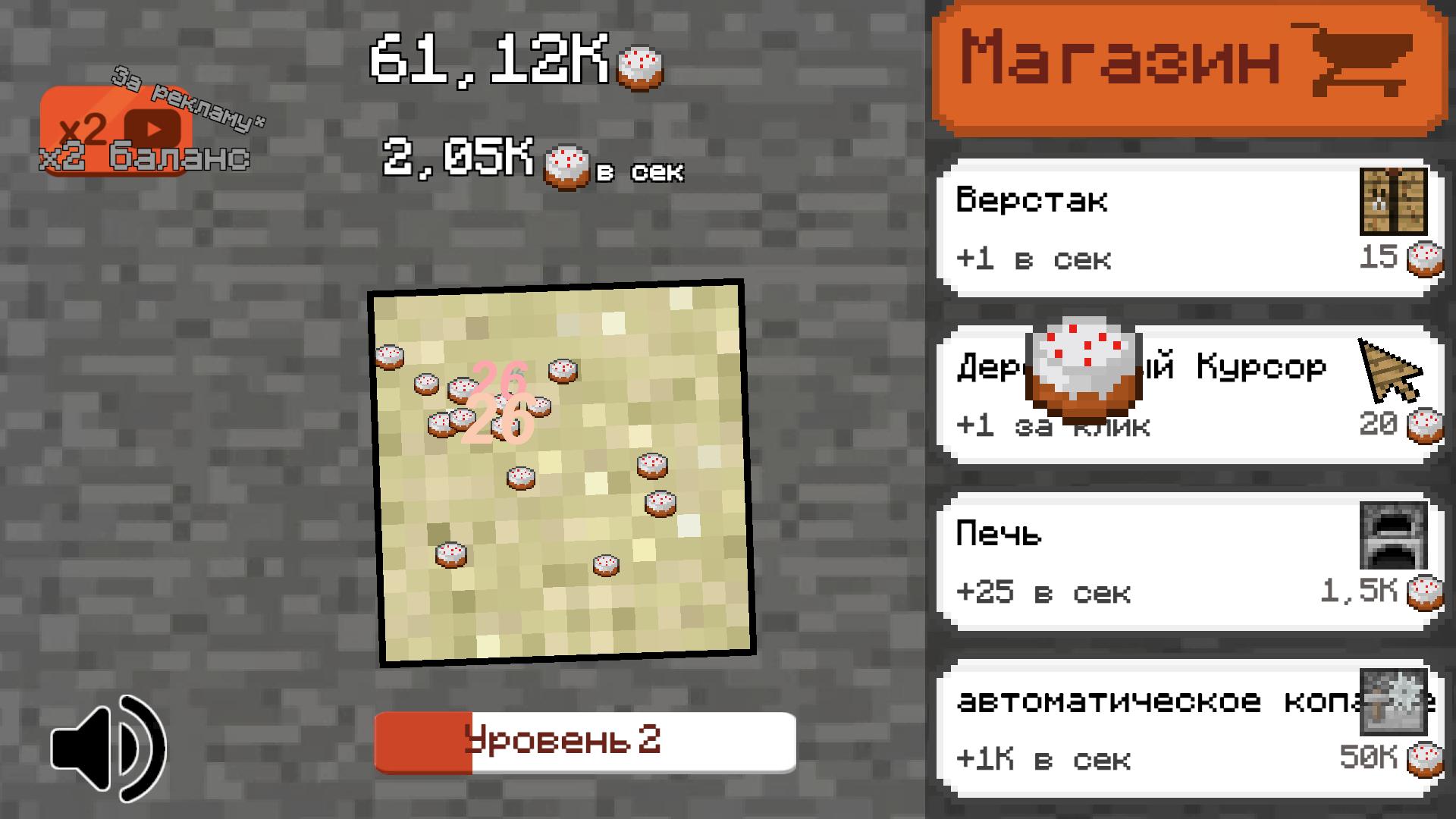The width and height of the screenshot is (1456, 819).
Task: Purchase the Печь upgrade
Action: [x=1183, y=561]
